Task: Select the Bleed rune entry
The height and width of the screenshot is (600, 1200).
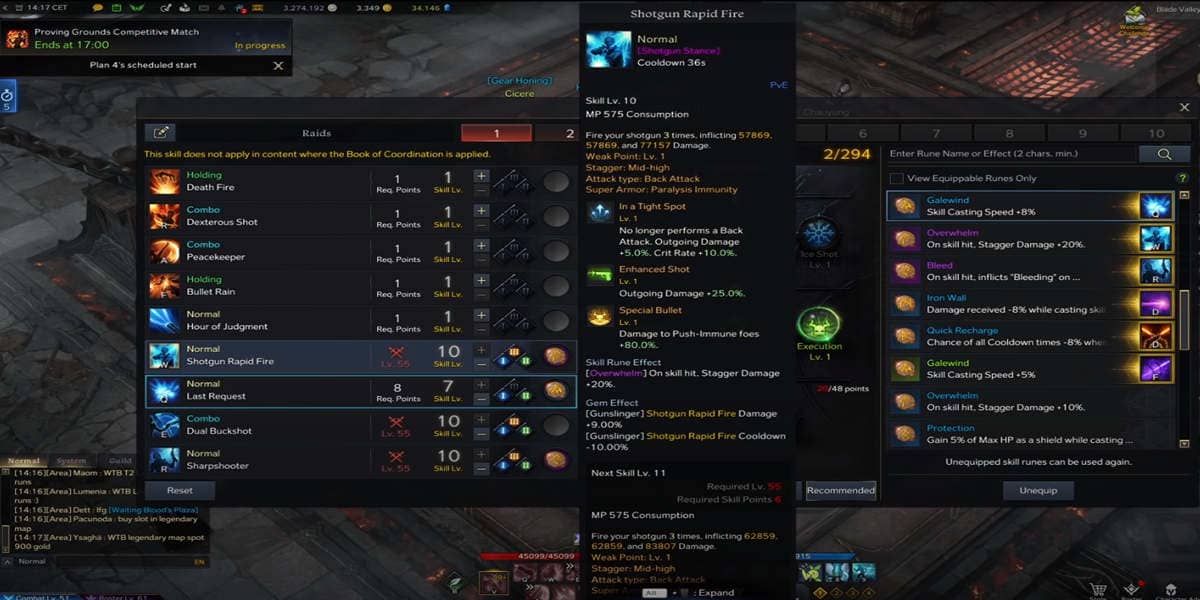Action: click(x=1010, y=271)
